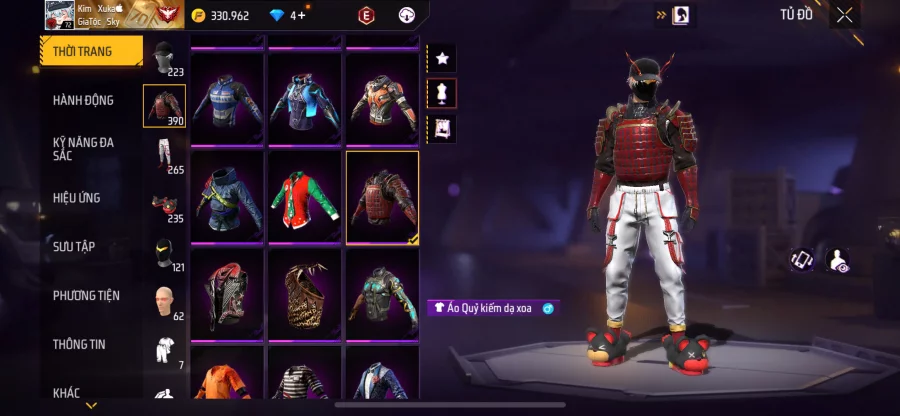Screen dimensions: 900x416
Task: Show favorites with the star filter
Action: (x=441, y=60)
